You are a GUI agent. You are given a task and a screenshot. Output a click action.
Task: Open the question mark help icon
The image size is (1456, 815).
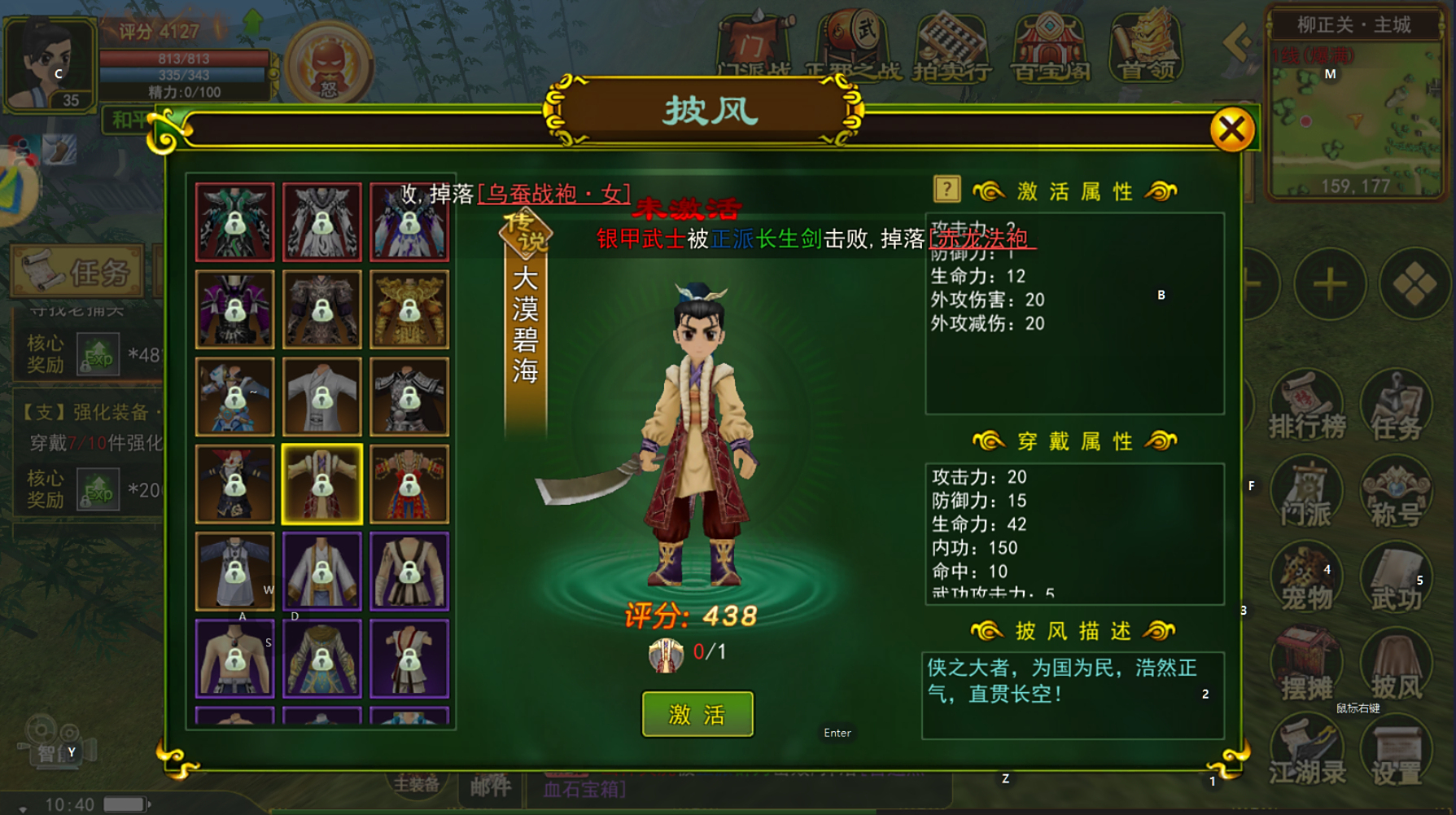947,190
